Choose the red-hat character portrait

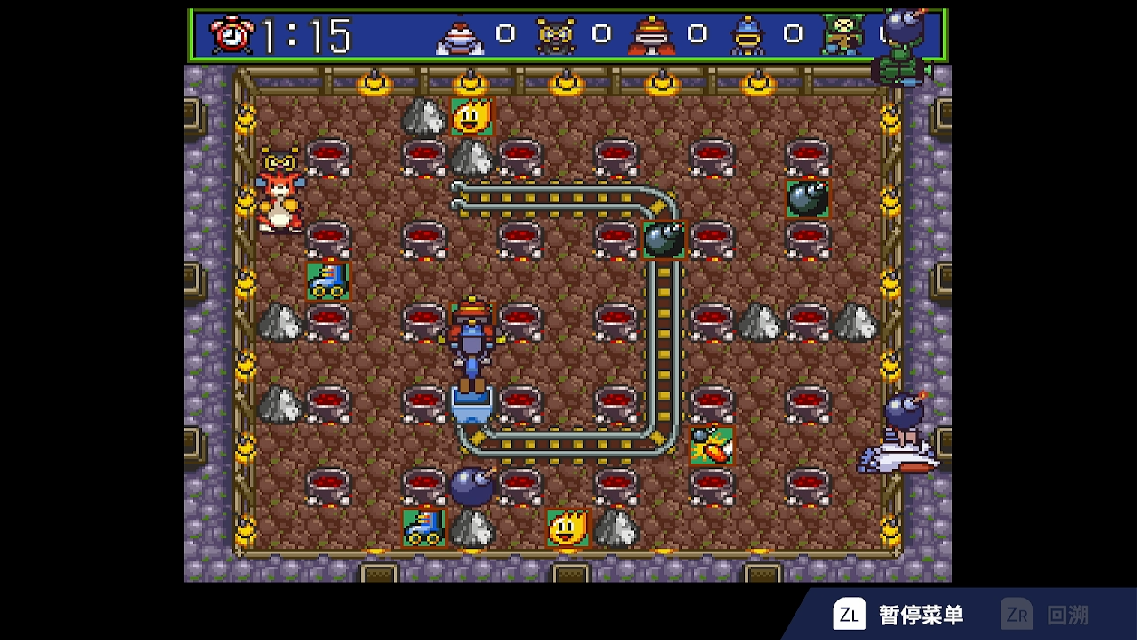[651, 36]
